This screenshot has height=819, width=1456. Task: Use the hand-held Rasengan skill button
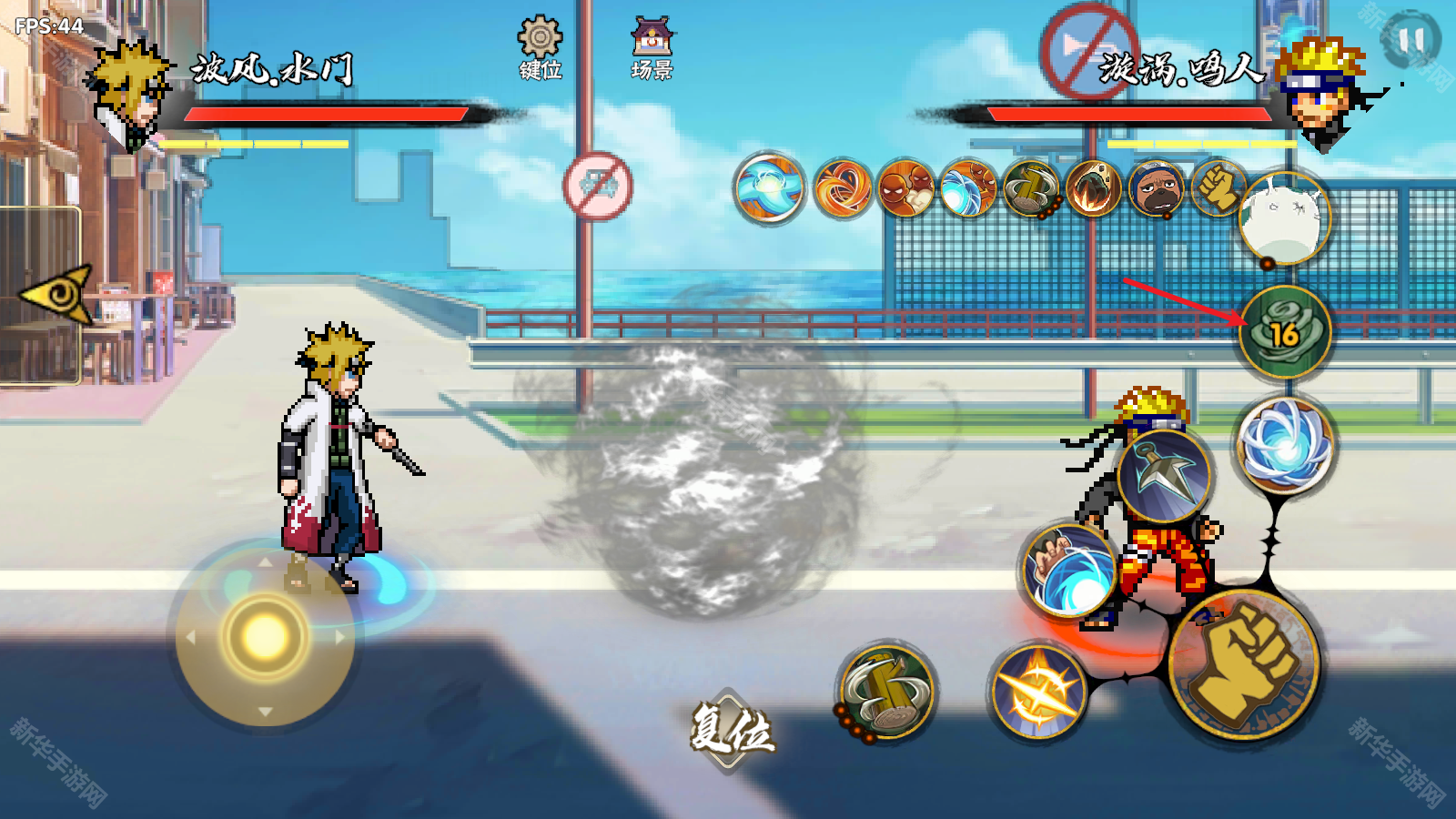coord(1069,571)
